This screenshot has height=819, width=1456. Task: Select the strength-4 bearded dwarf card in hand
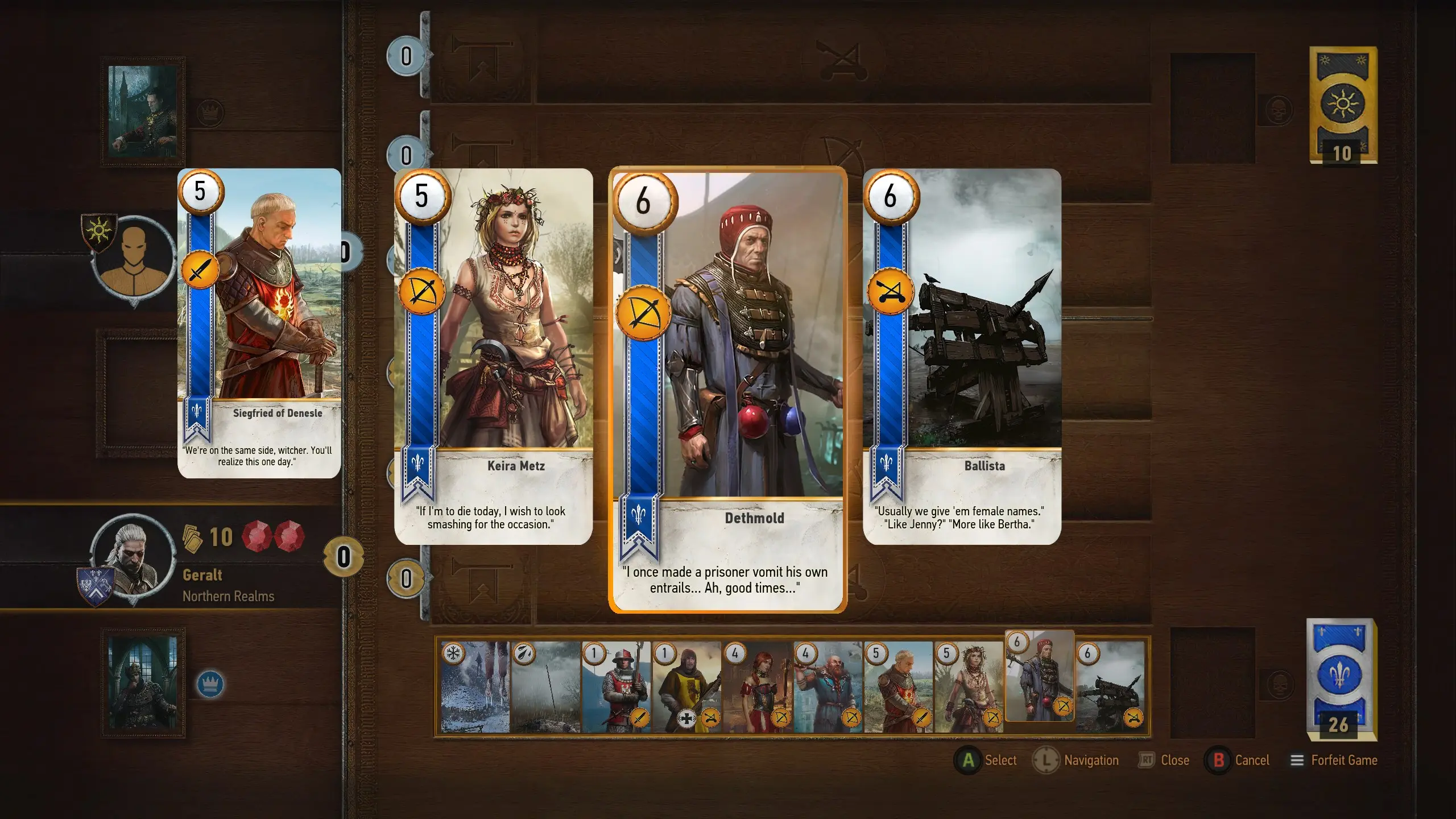pyautogui.click(x=828, y=687)
